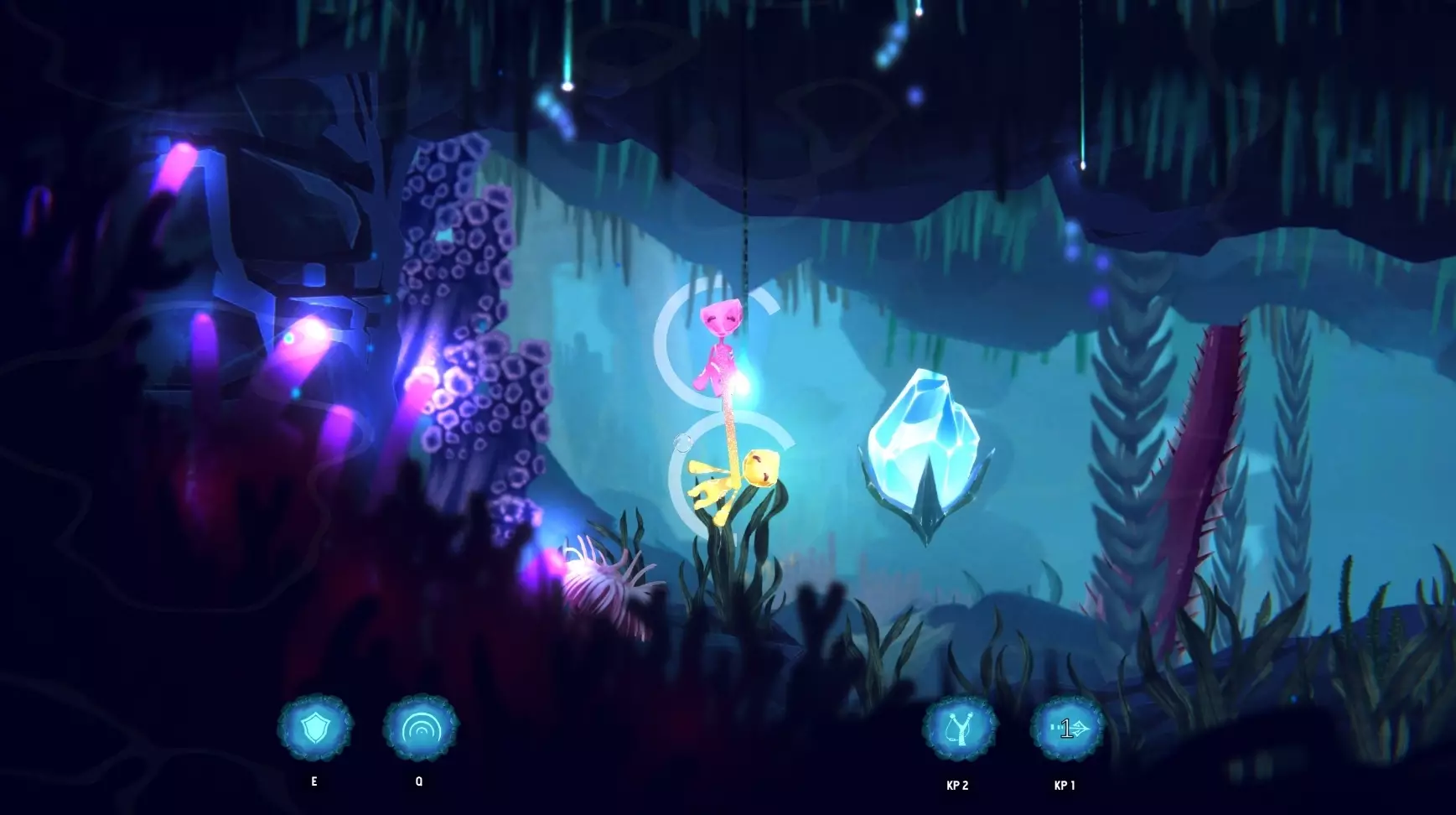1456x815 pixels.
Task: Trigger the dash arrow ability
Action: (x=1067, y=729)
